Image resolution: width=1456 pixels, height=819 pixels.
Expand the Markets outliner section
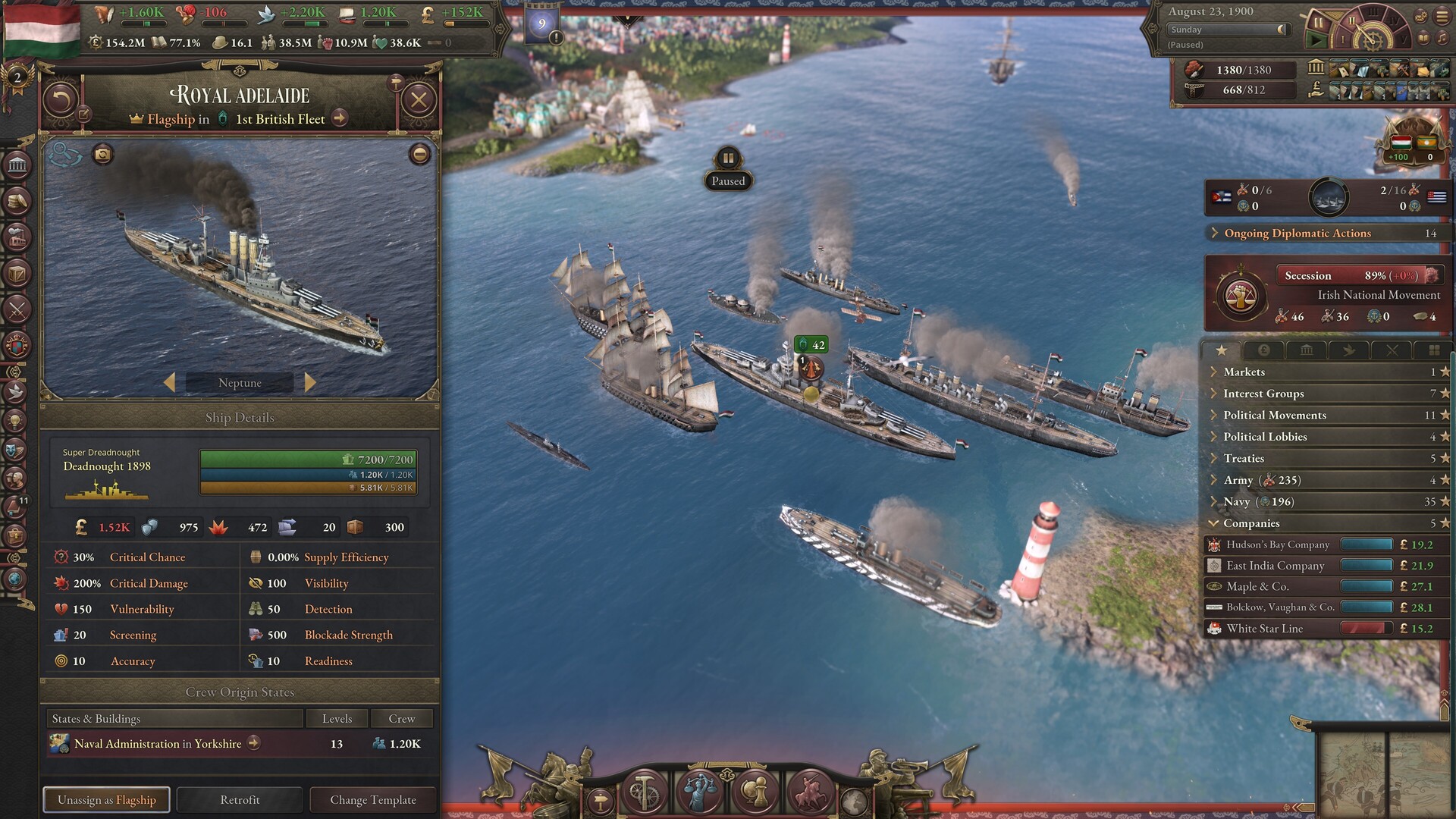click(1244, 372)
